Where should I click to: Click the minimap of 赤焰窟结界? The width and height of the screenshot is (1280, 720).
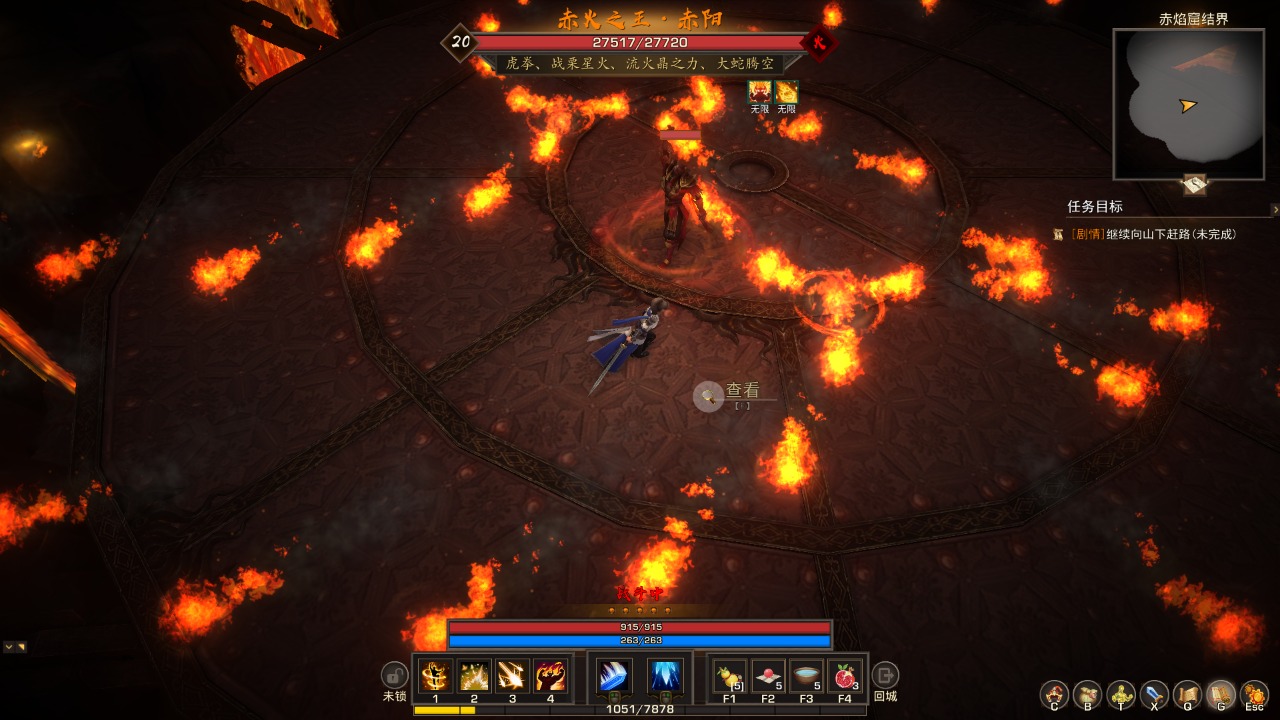[1188, 104]
